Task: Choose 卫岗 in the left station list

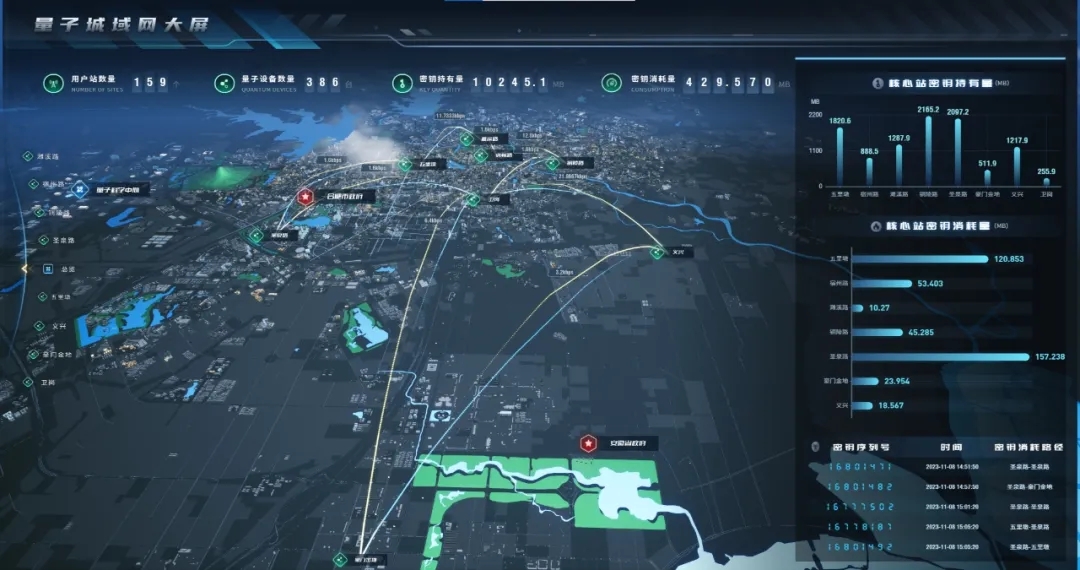Action: (48, 382)
